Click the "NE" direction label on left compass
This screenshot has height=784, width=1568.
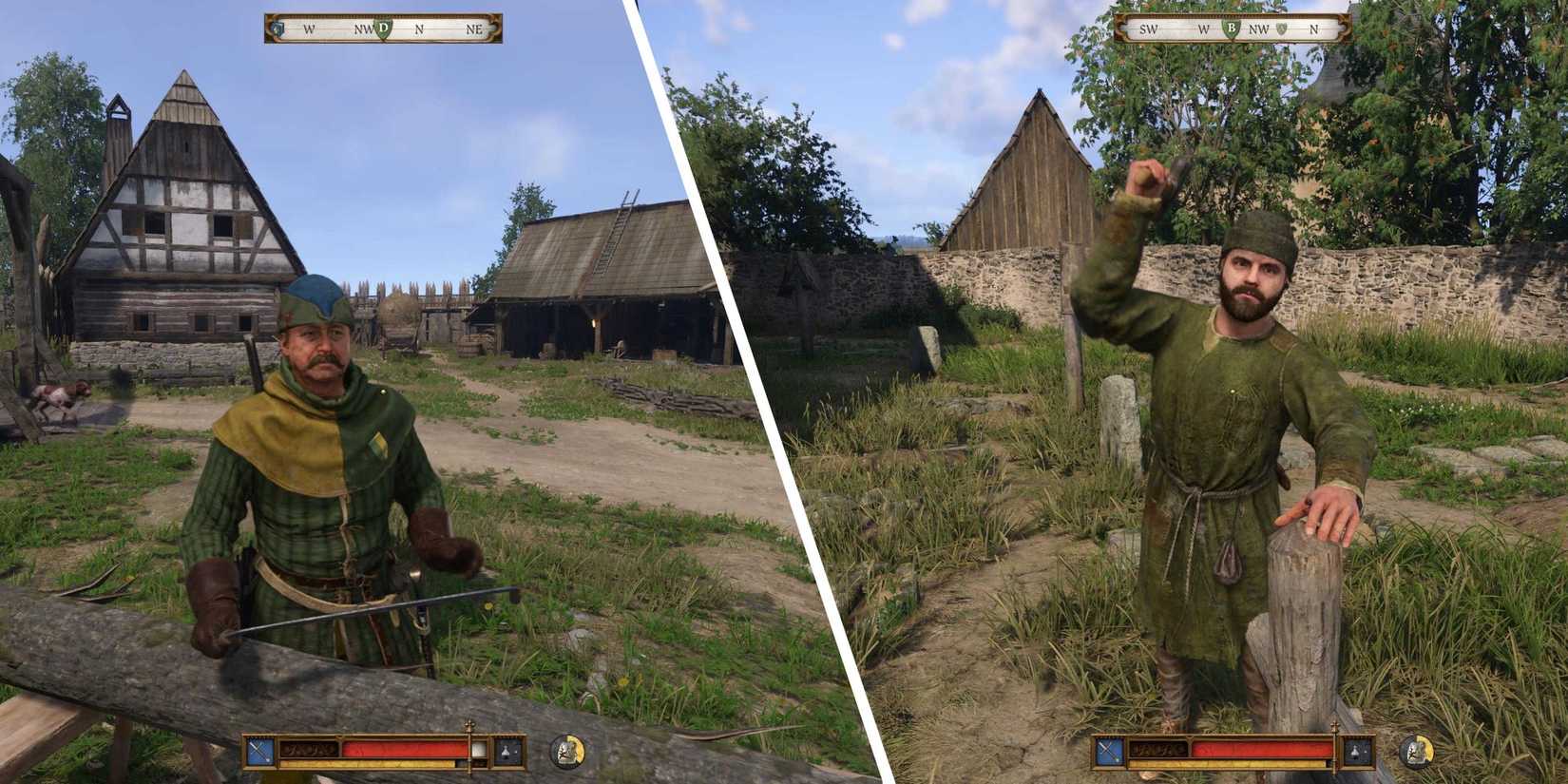point(476,29)
